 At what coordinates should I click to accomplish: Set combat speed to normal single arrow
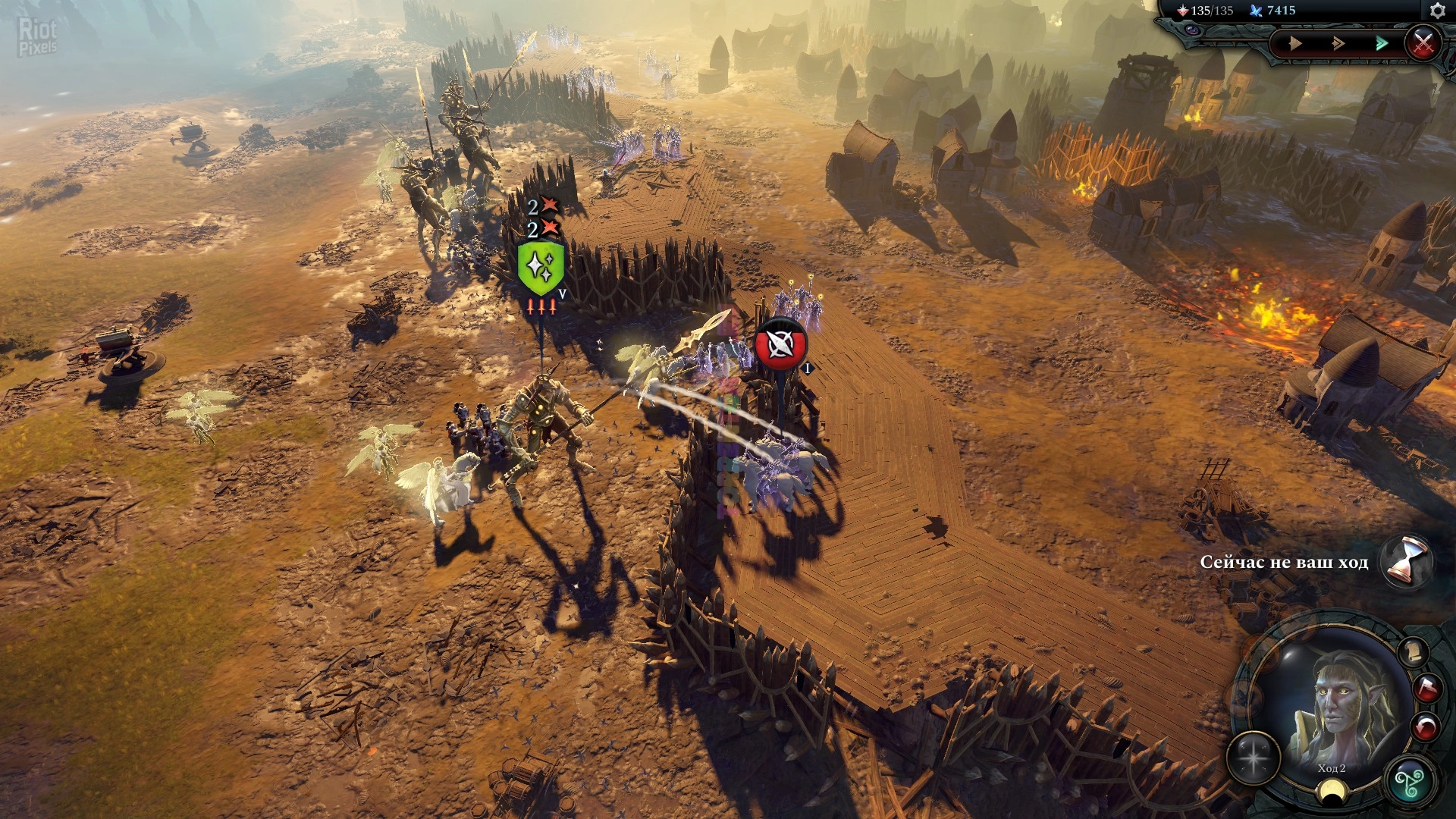click(1295, 43)
